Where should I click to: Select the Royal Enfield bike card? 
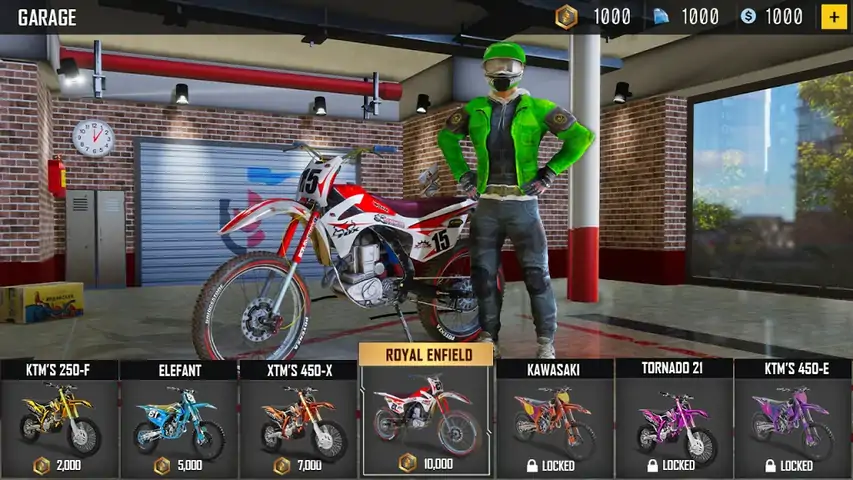coord(426,415)
